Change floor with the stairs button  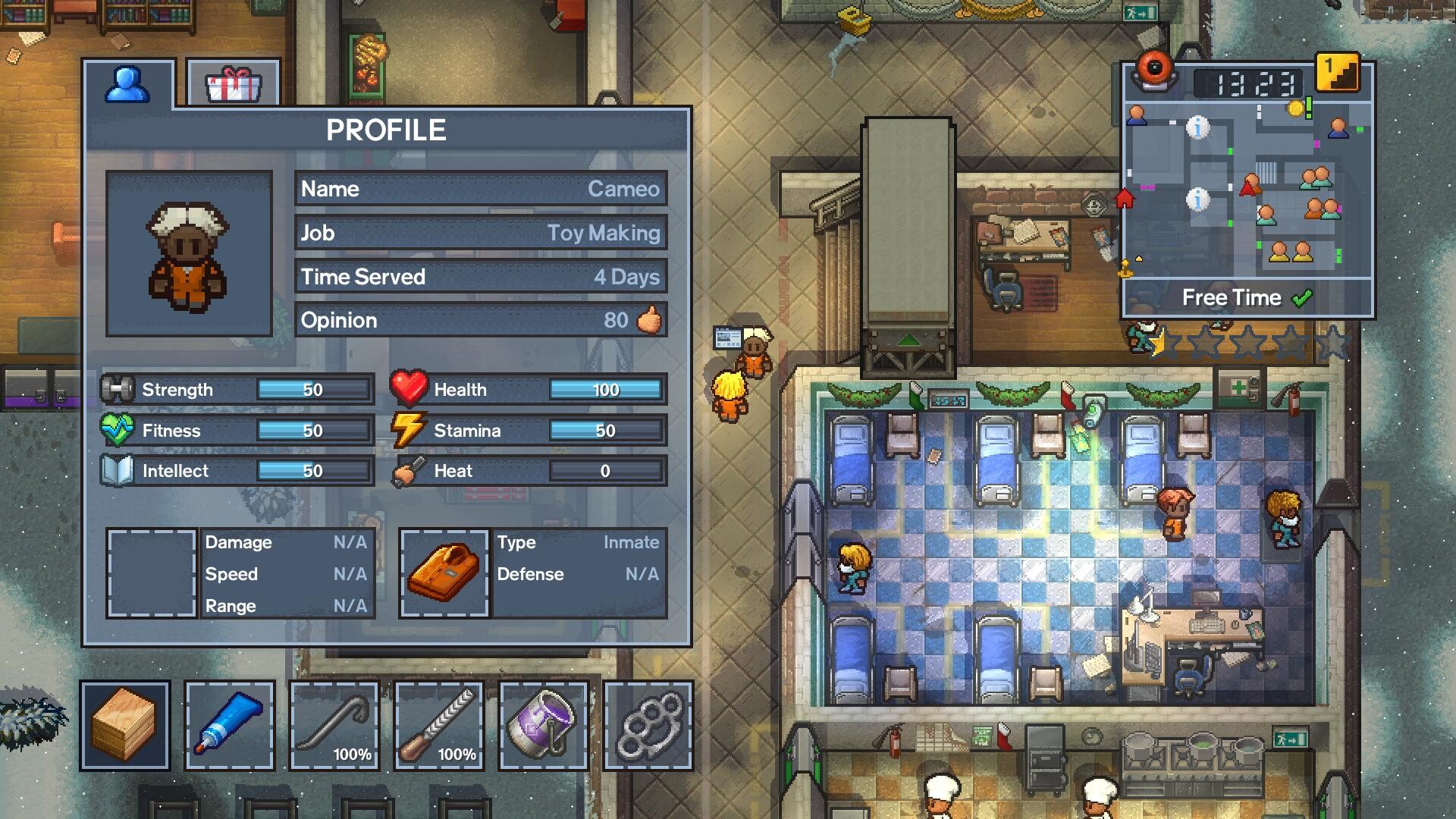[1337, 73]
